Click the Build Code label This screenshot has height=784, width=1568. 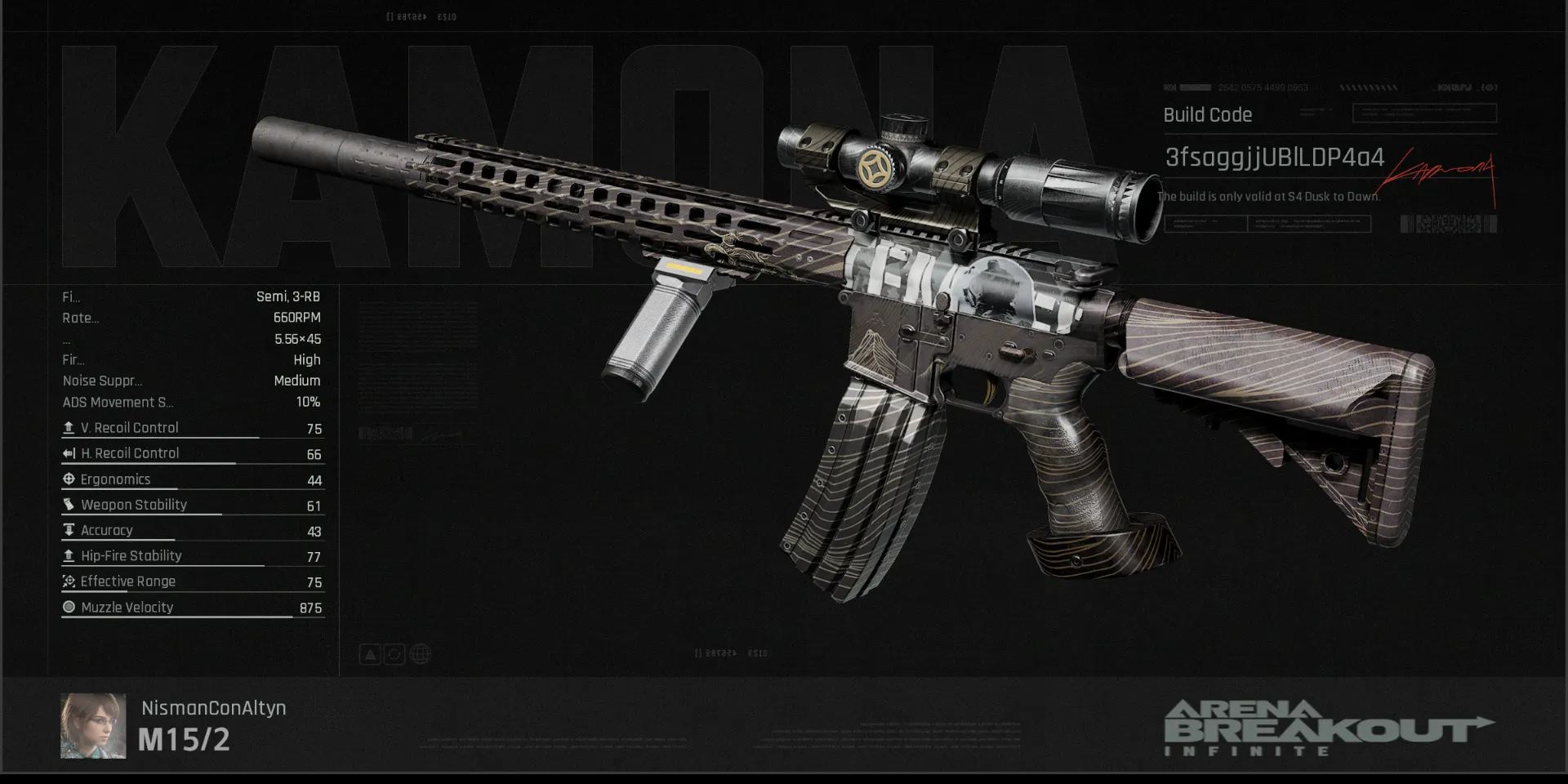pos(1207,115)
